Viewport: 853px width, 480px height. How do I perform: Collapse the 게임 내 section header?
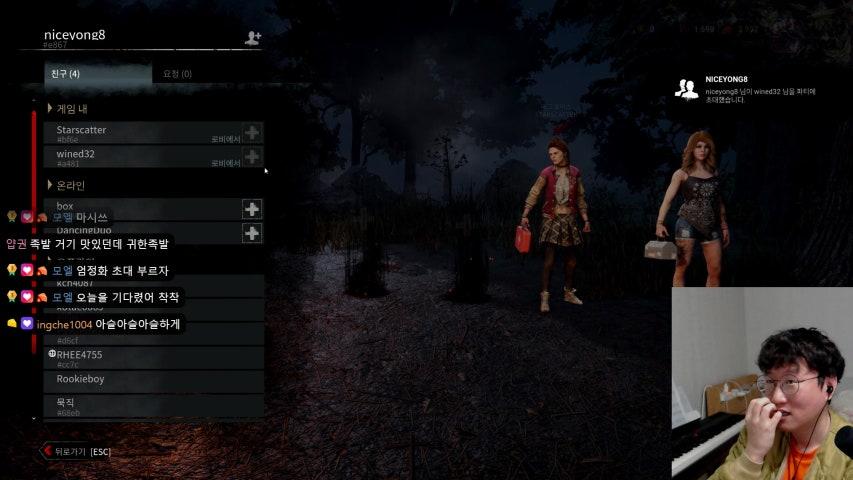pos(68,108)
